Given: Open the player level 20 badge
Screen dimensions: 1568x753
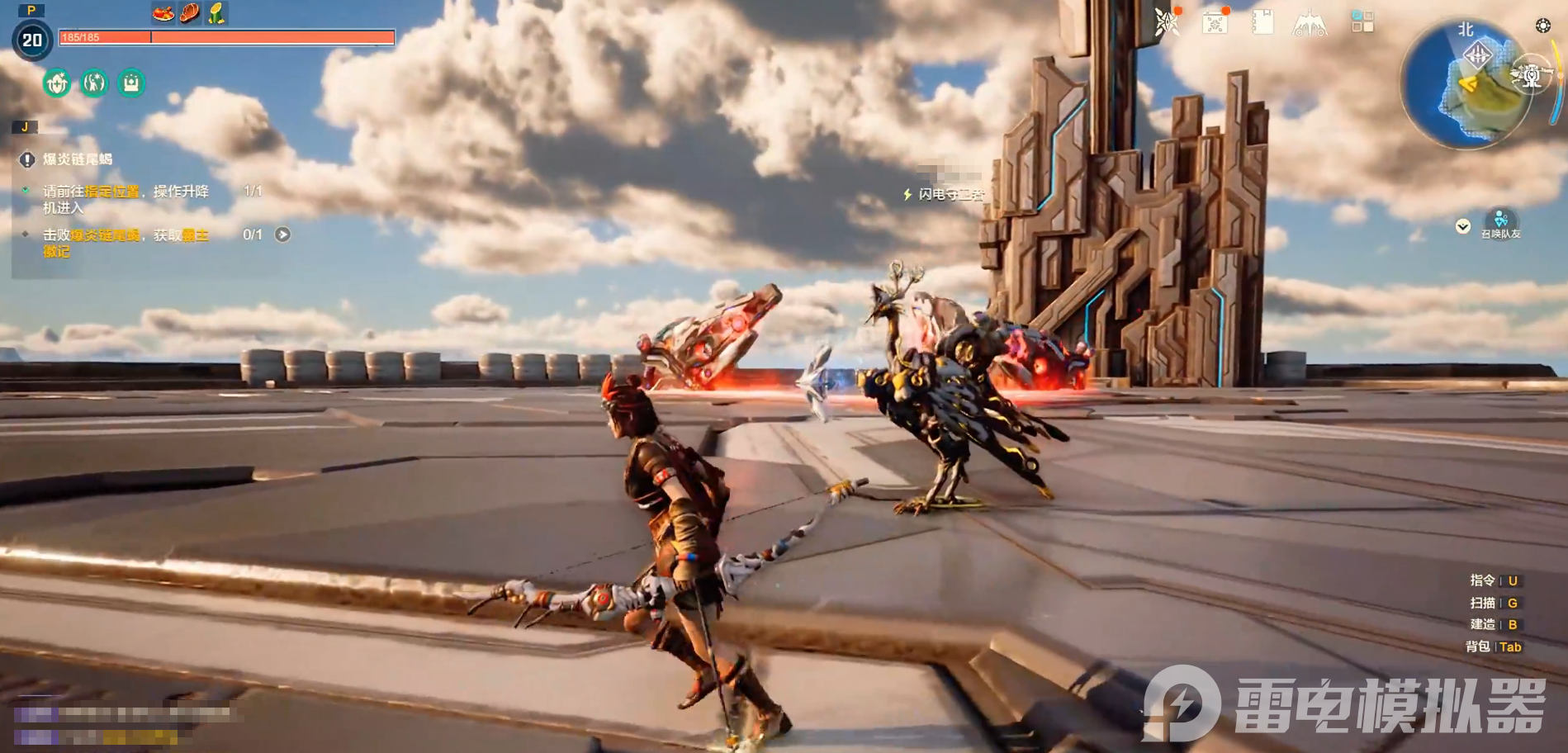Looking at the screenshot, I should [x=32, y=40].
